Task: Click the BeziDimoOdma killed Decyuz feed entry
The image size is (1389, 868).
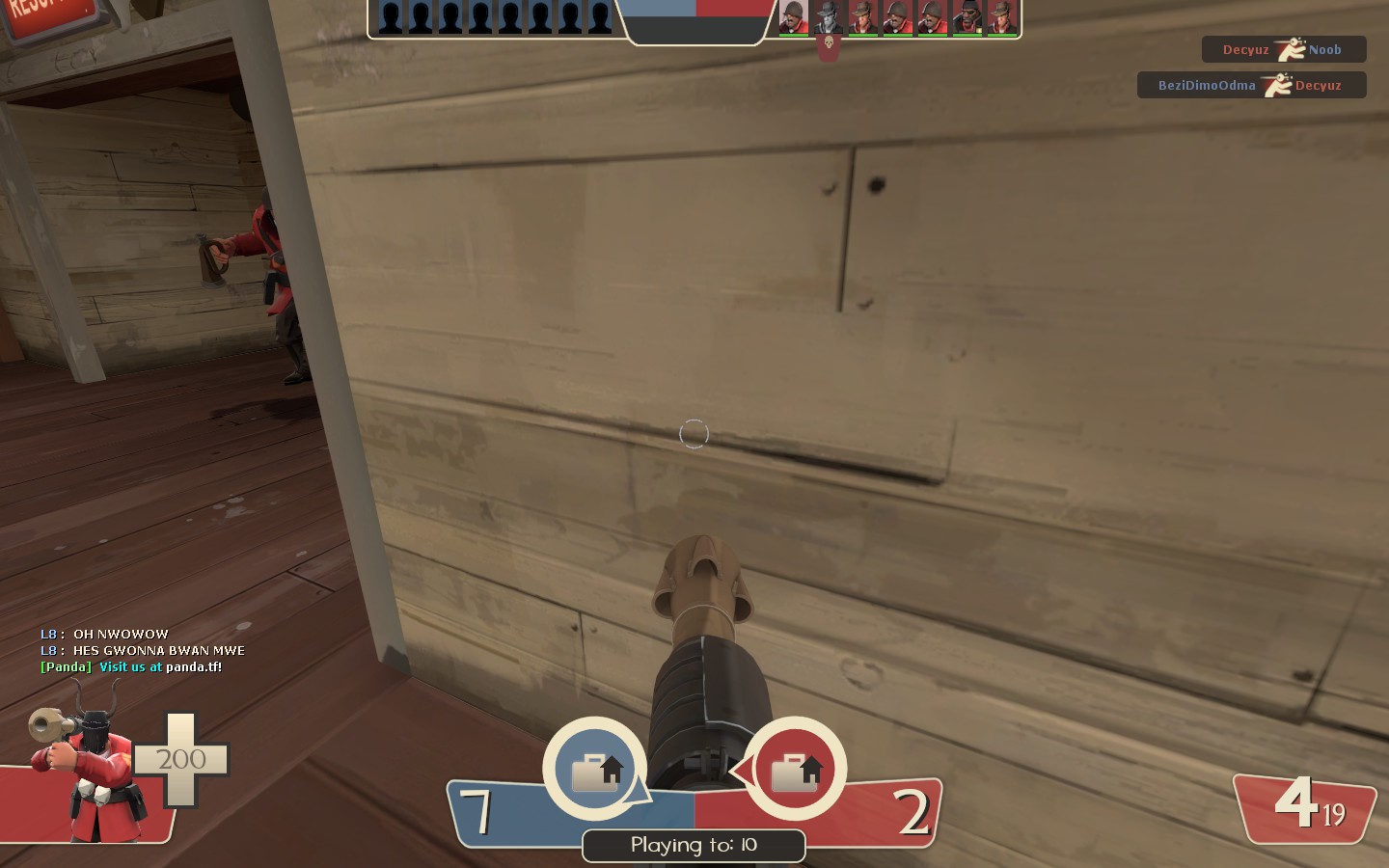Action: (x=1250, y=85)
